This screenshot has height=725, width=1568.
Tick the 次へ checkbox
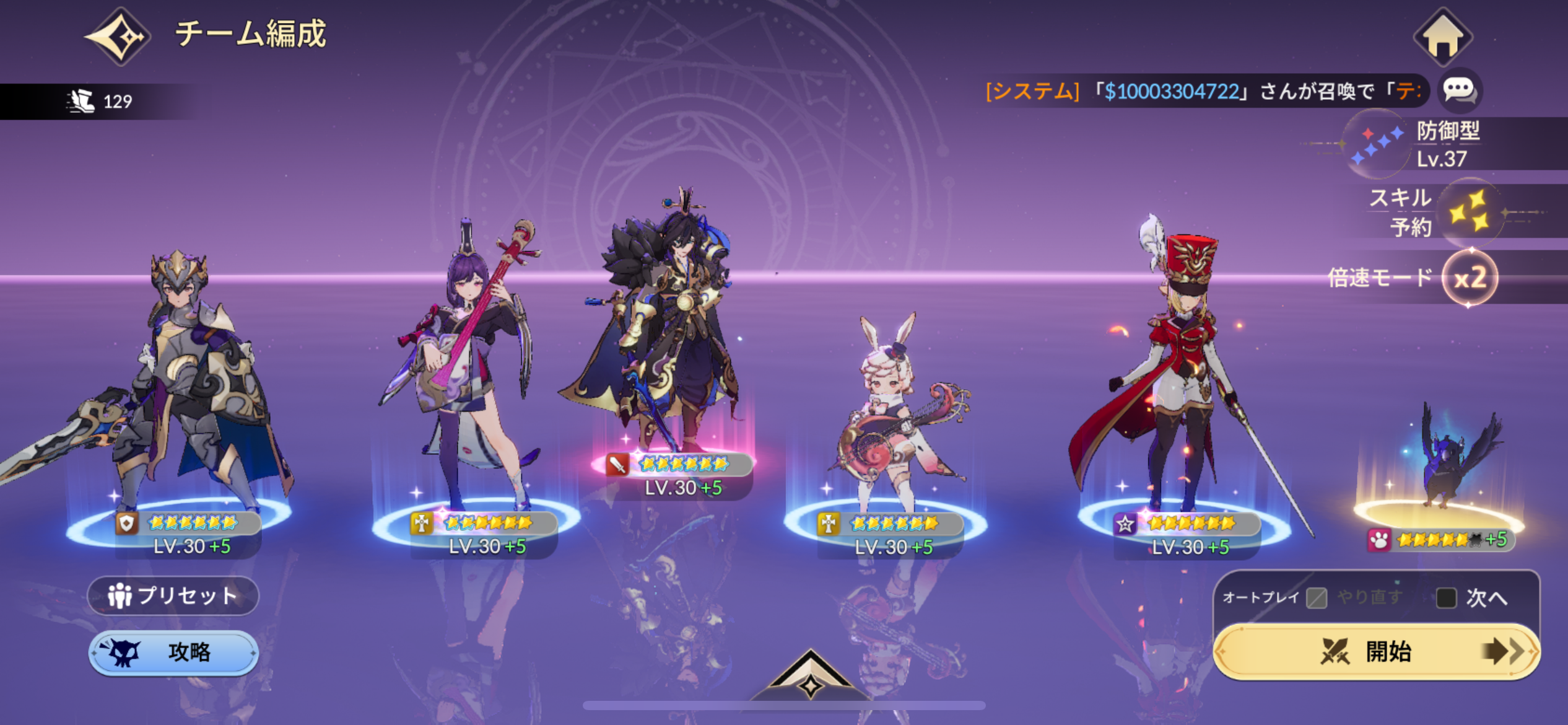point(1445,598)
